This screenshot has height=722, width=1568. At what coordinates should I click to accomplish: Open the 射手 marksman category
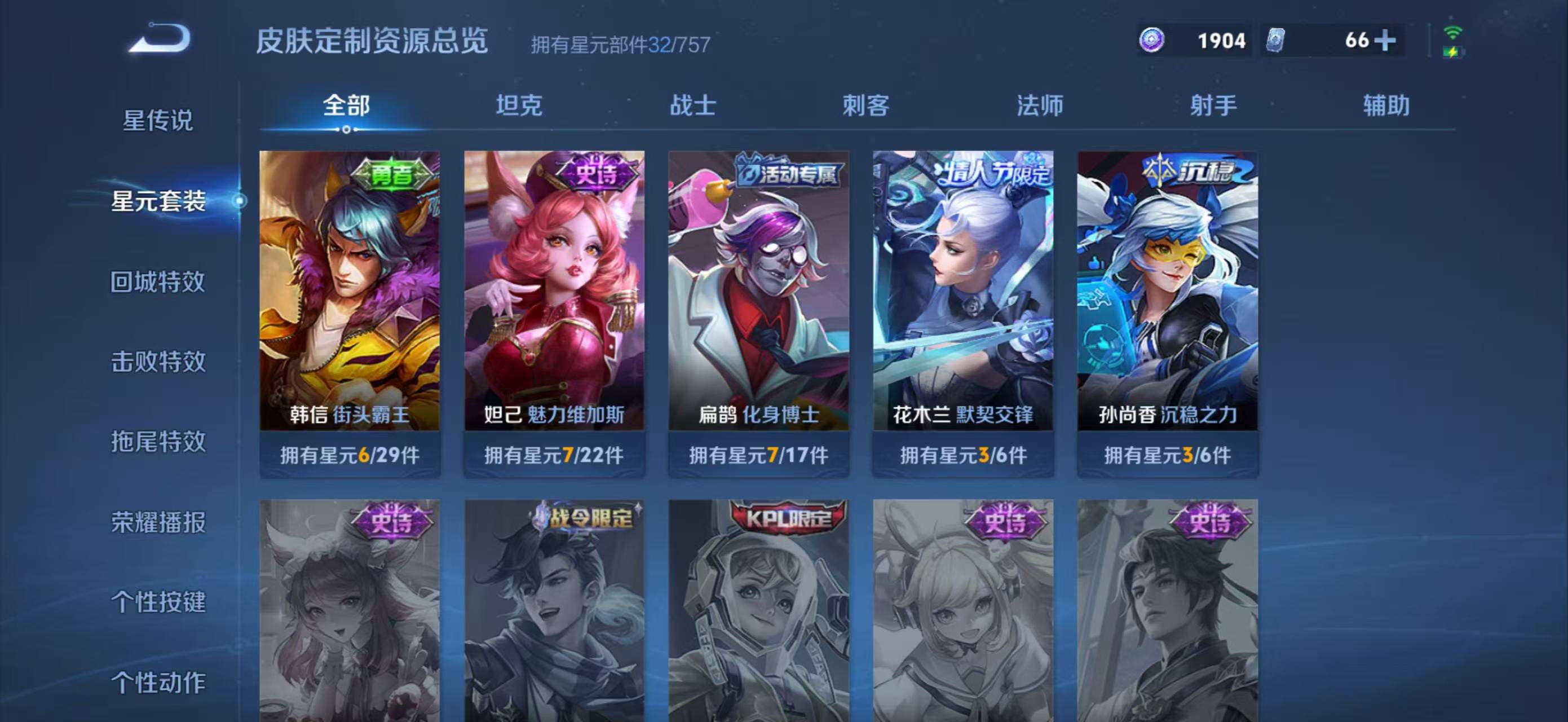click(1214, 105)
